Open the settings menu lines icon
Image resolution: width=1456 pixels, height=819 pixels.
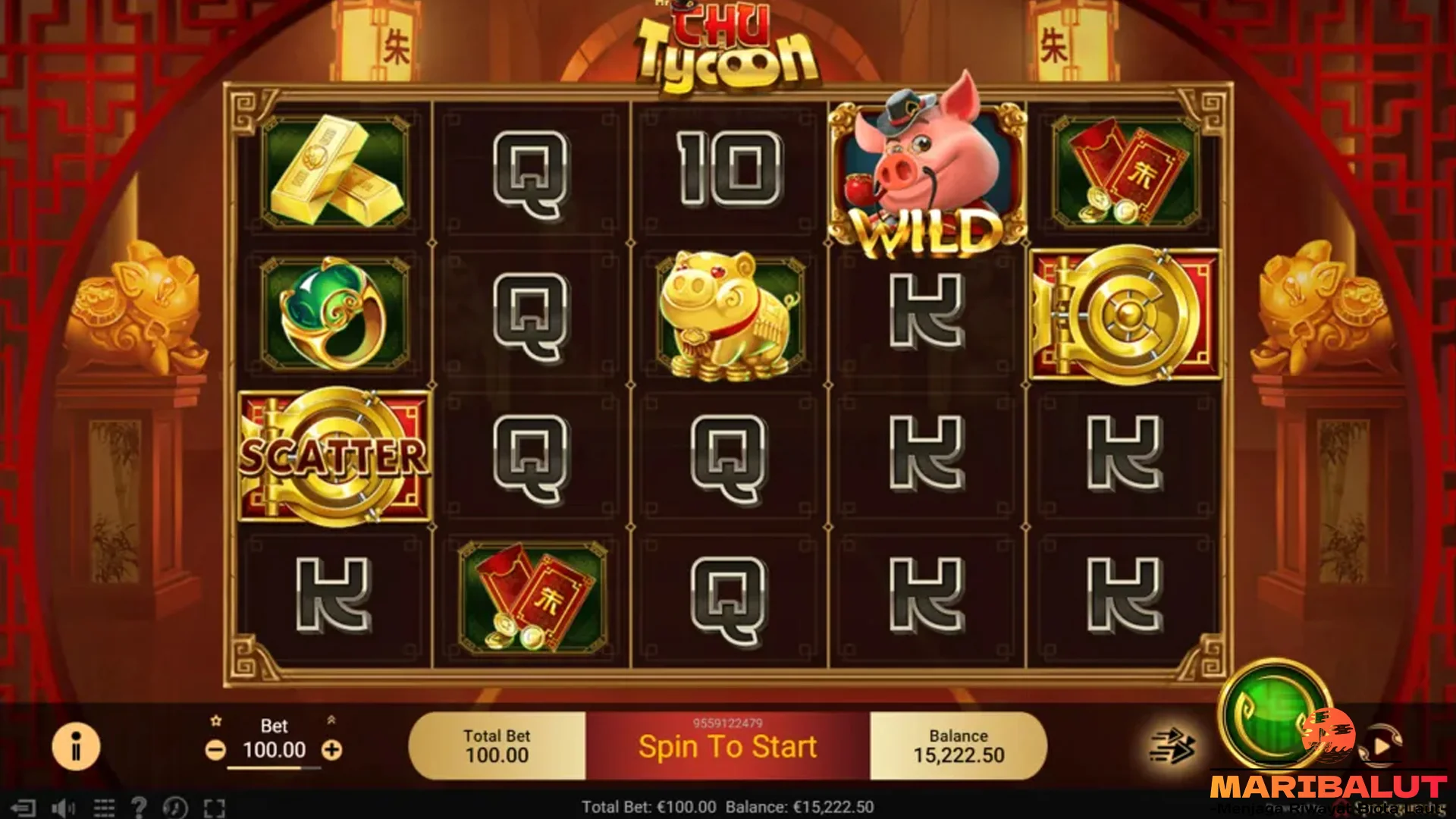[104, 808]
